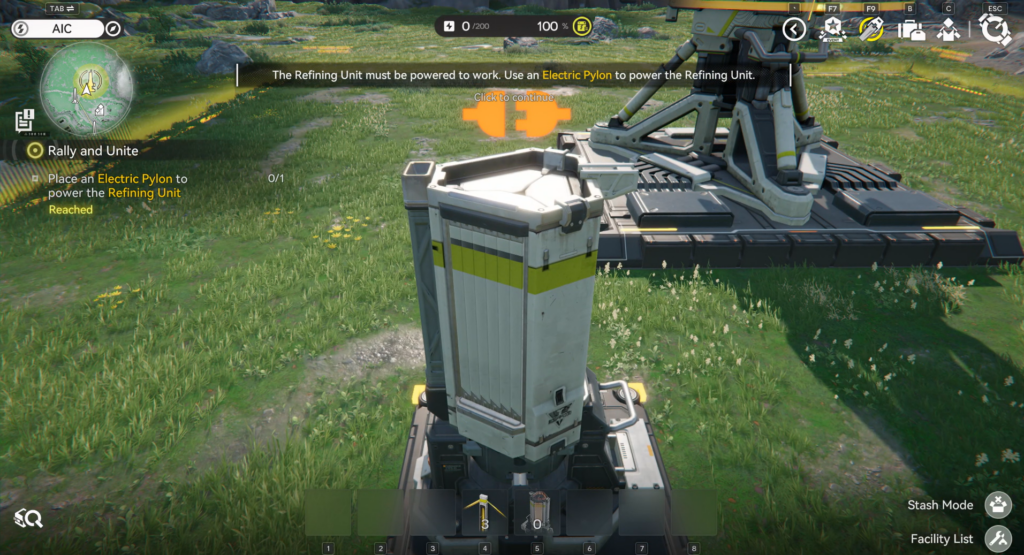Select the Refining Unit hotbar slot

(537, 513)
